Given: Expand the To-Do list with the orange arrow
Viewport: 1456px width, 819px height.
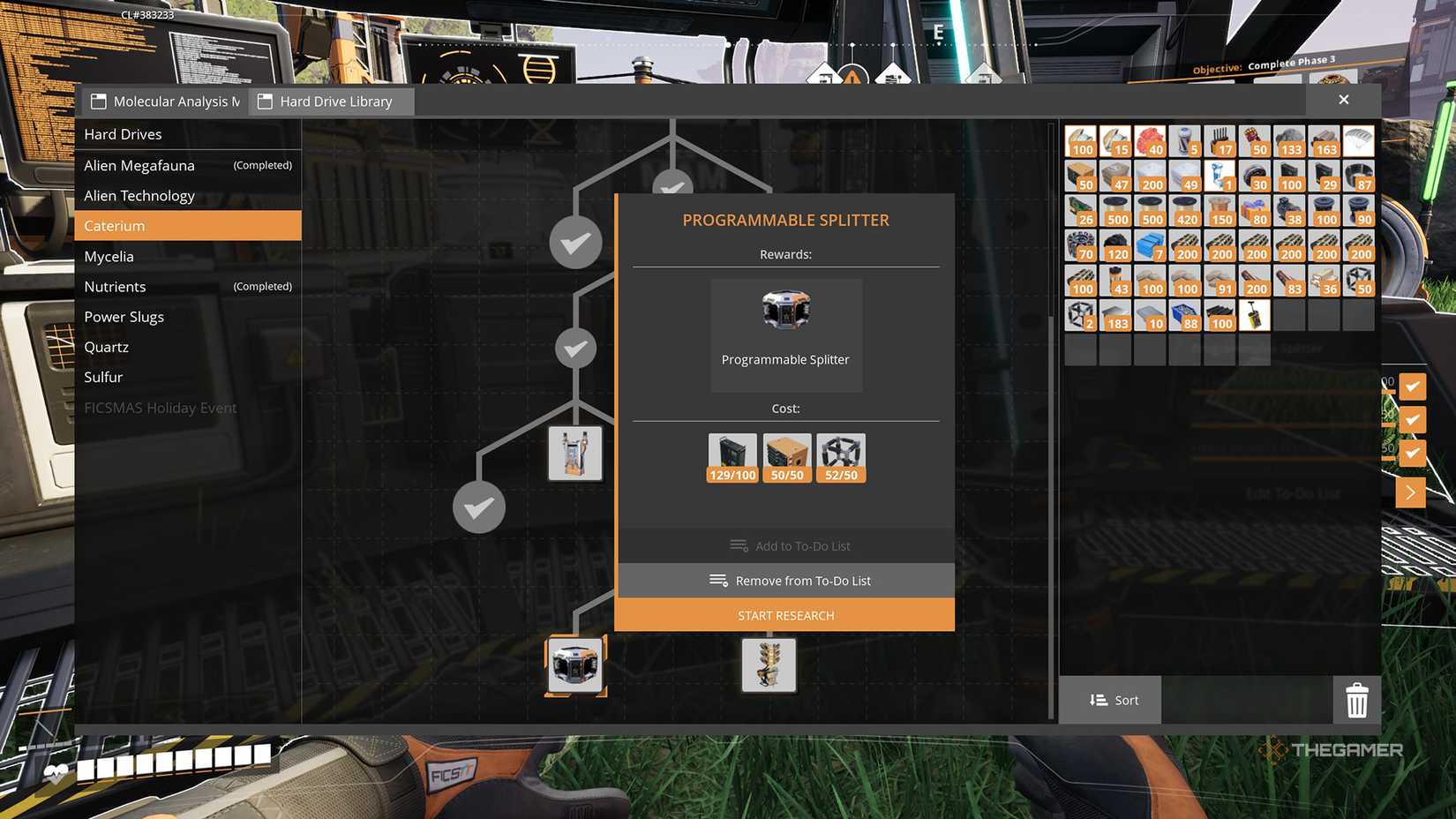Looking at the screenshot, I should click(1411, 492).
